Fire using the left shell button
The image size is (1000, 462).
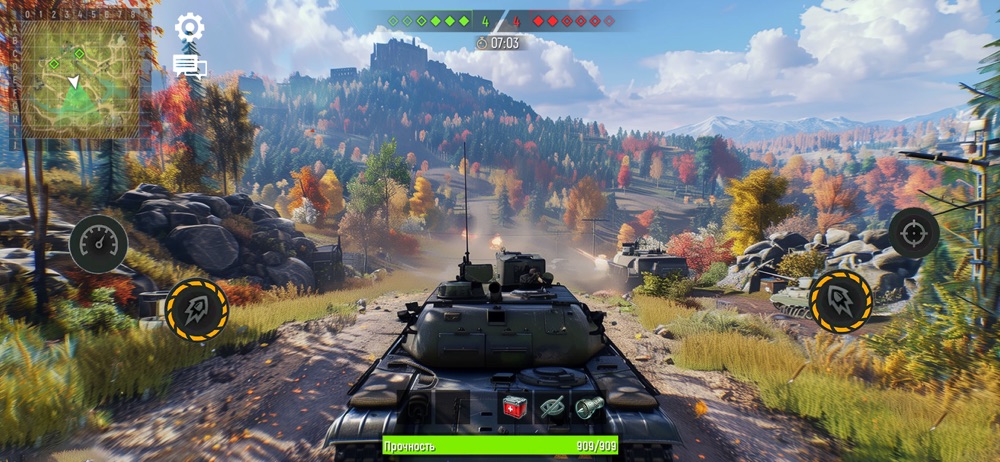(x=197, y=310)
